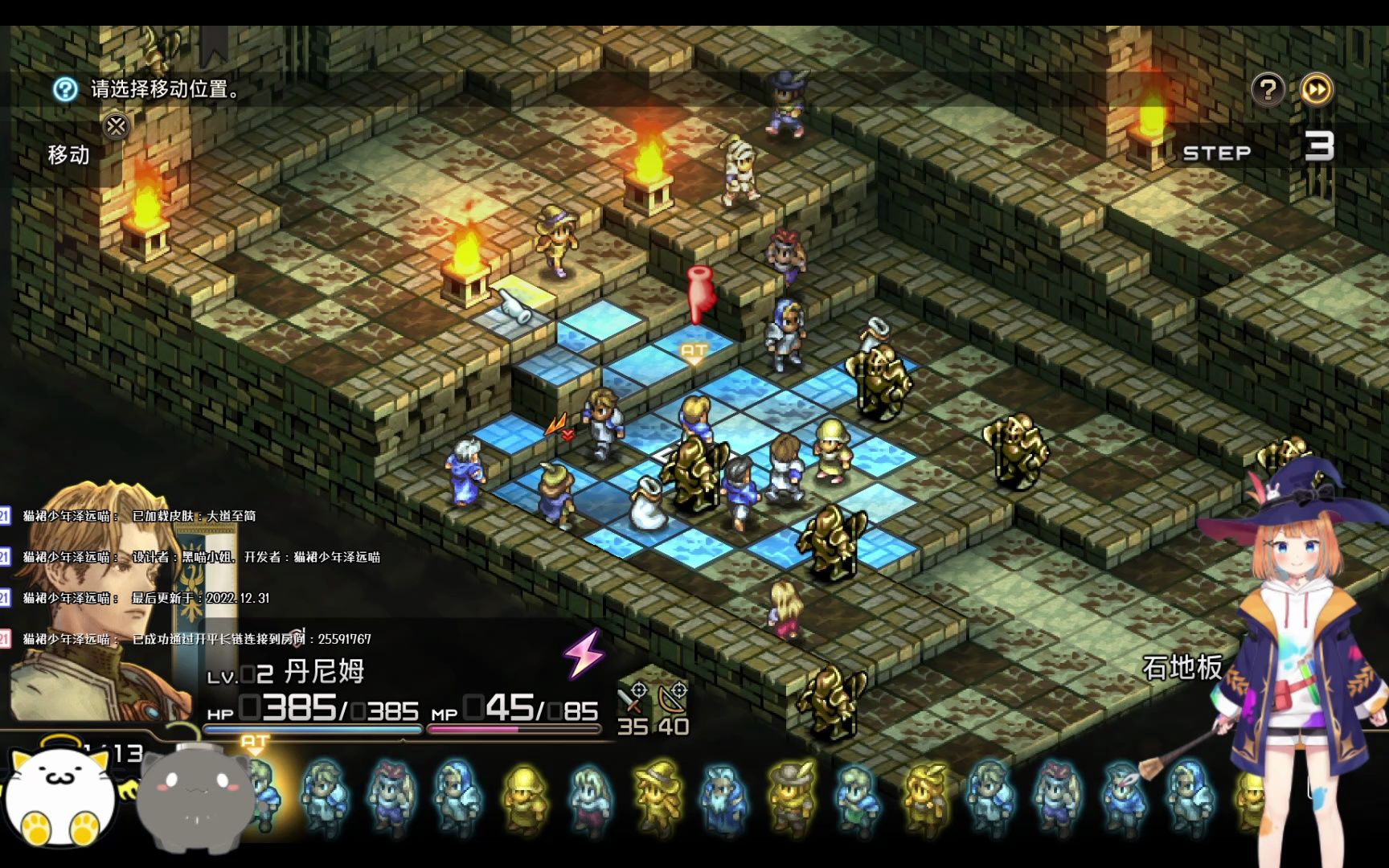Cancel the move command with the X button

(117, 126)
